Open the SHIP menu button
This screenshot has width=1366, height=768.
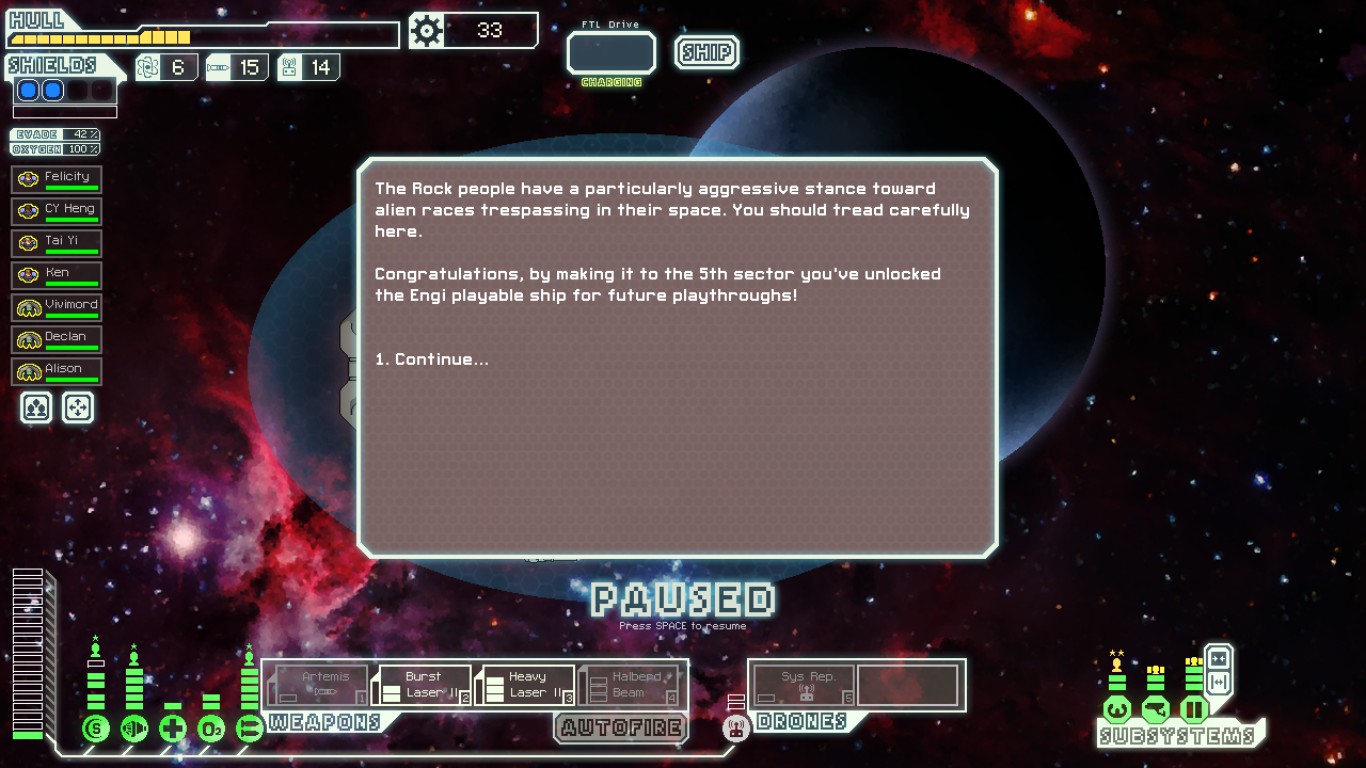(x=707, y=53)
